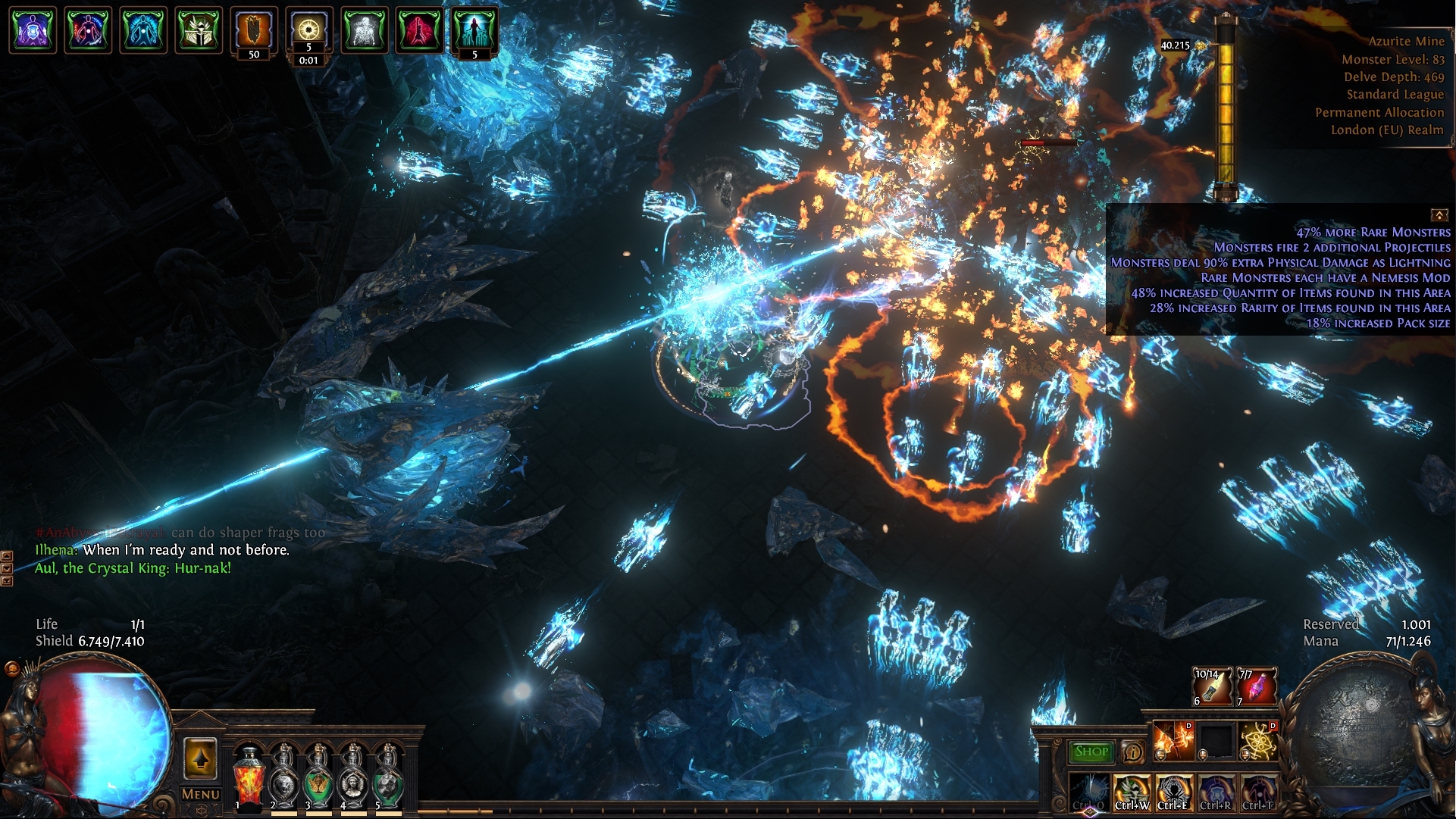Click the orange banner buff with 50 stacks
1456x819 pixels.
coord(254,31)
